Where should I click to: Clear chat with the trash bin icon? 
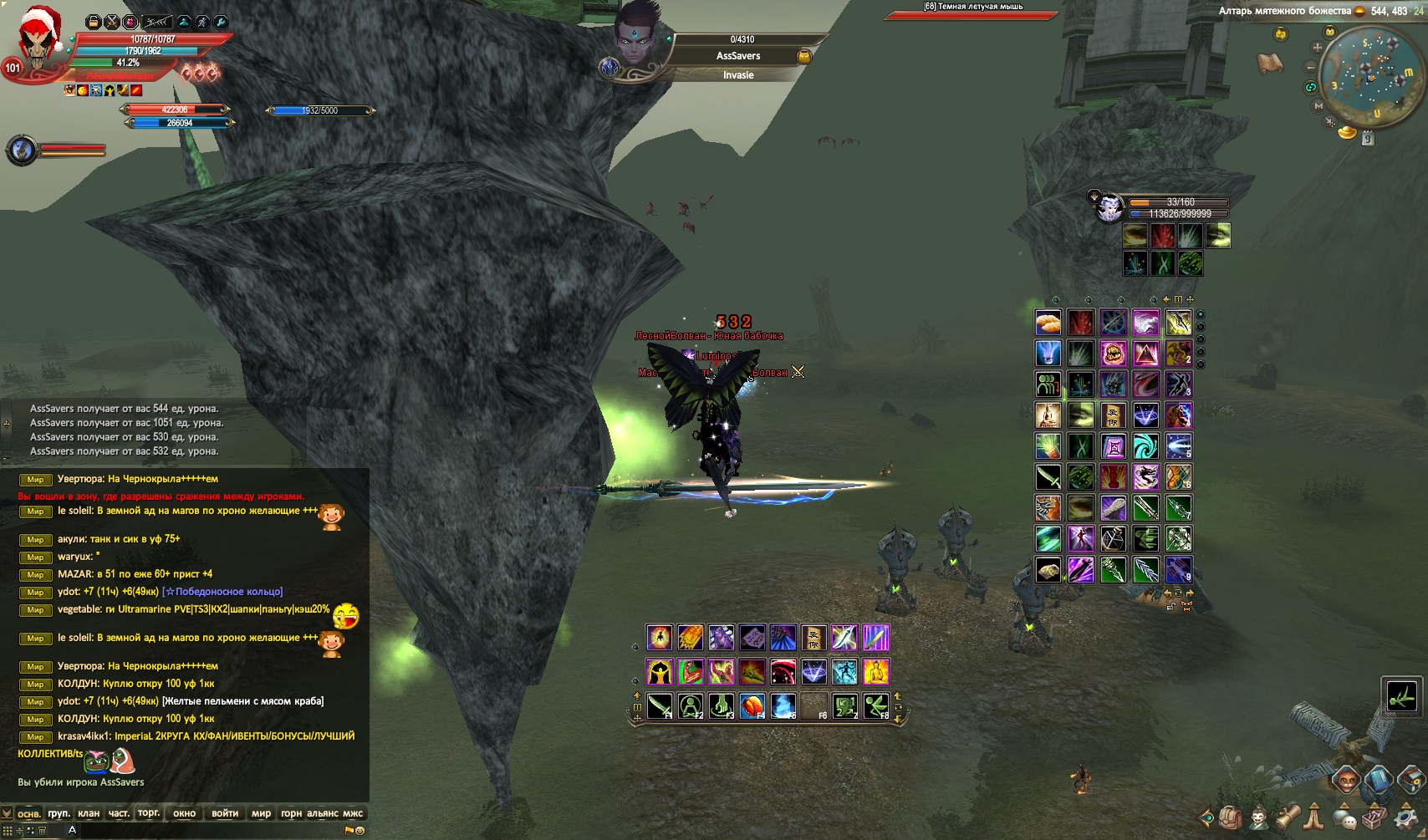[x=43, y=831]
